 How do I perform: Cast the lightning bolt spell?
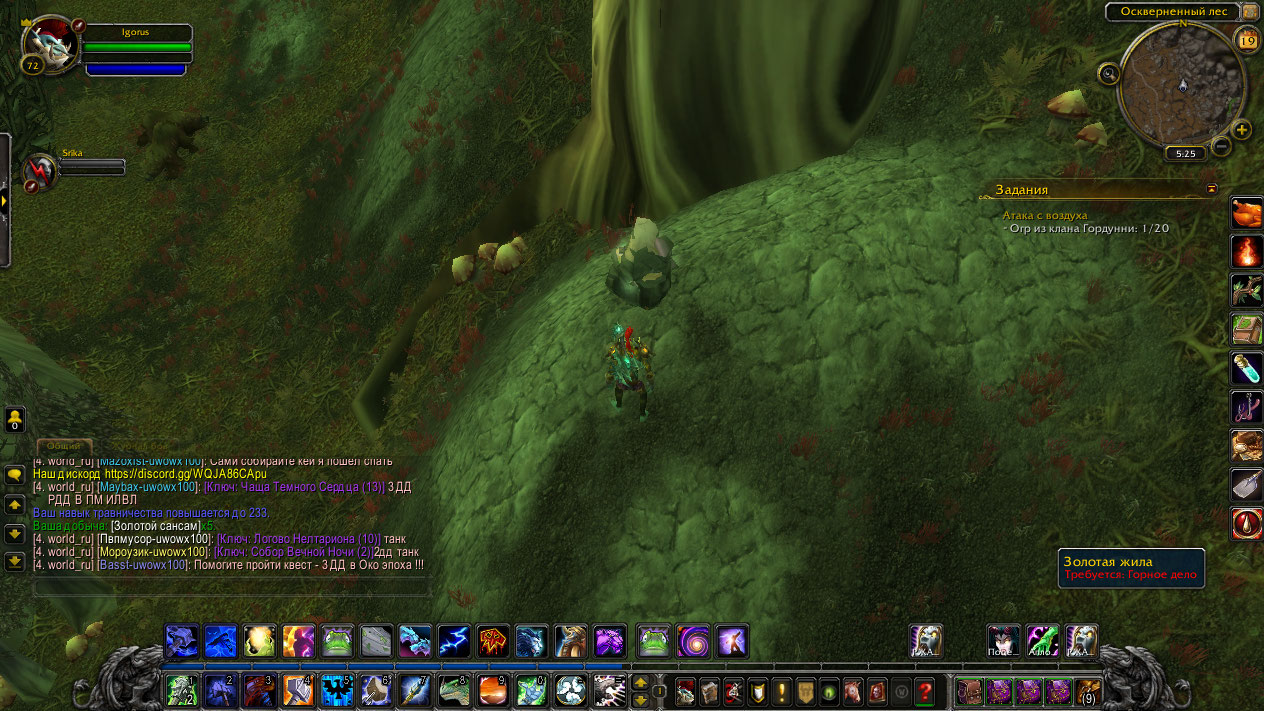pyautogui.click(x=454, y=641)
